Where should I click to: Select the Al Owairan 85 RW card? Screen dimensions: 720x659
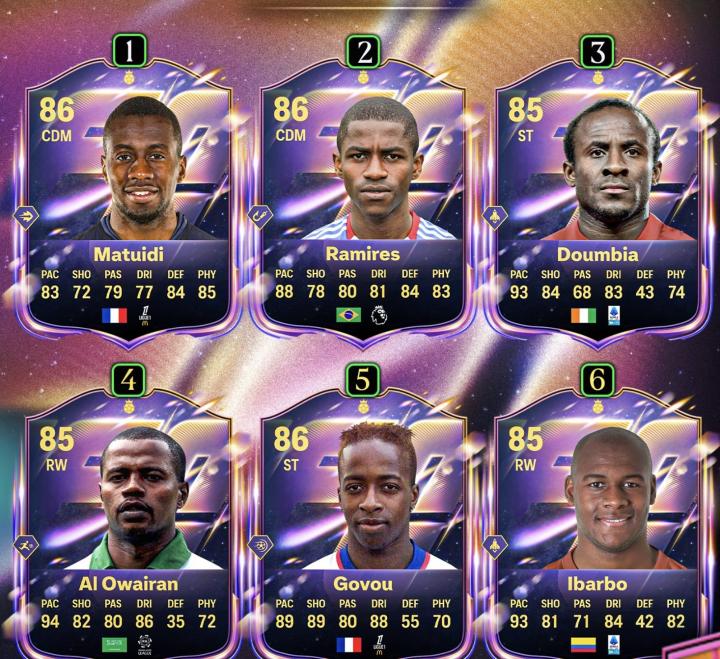tap(128, 530)
